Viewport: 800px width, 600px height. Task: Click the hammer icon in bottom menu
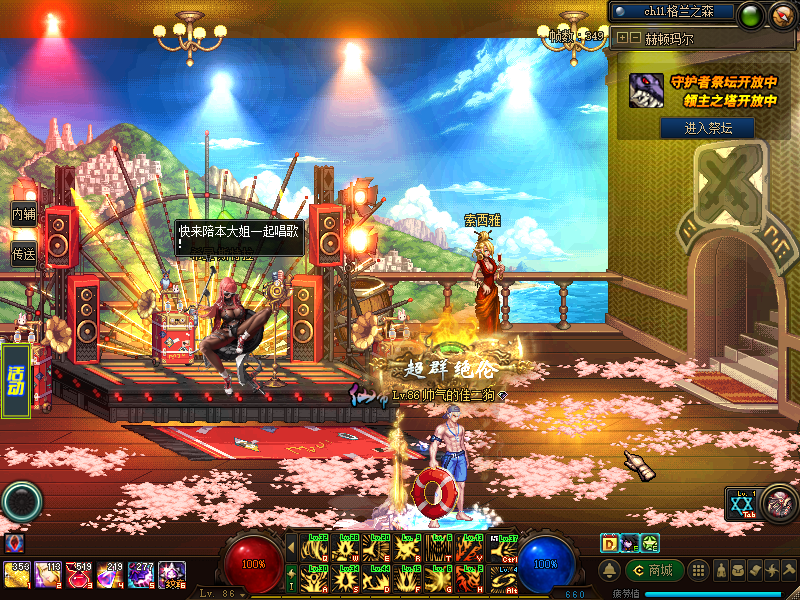pos(788,570)
